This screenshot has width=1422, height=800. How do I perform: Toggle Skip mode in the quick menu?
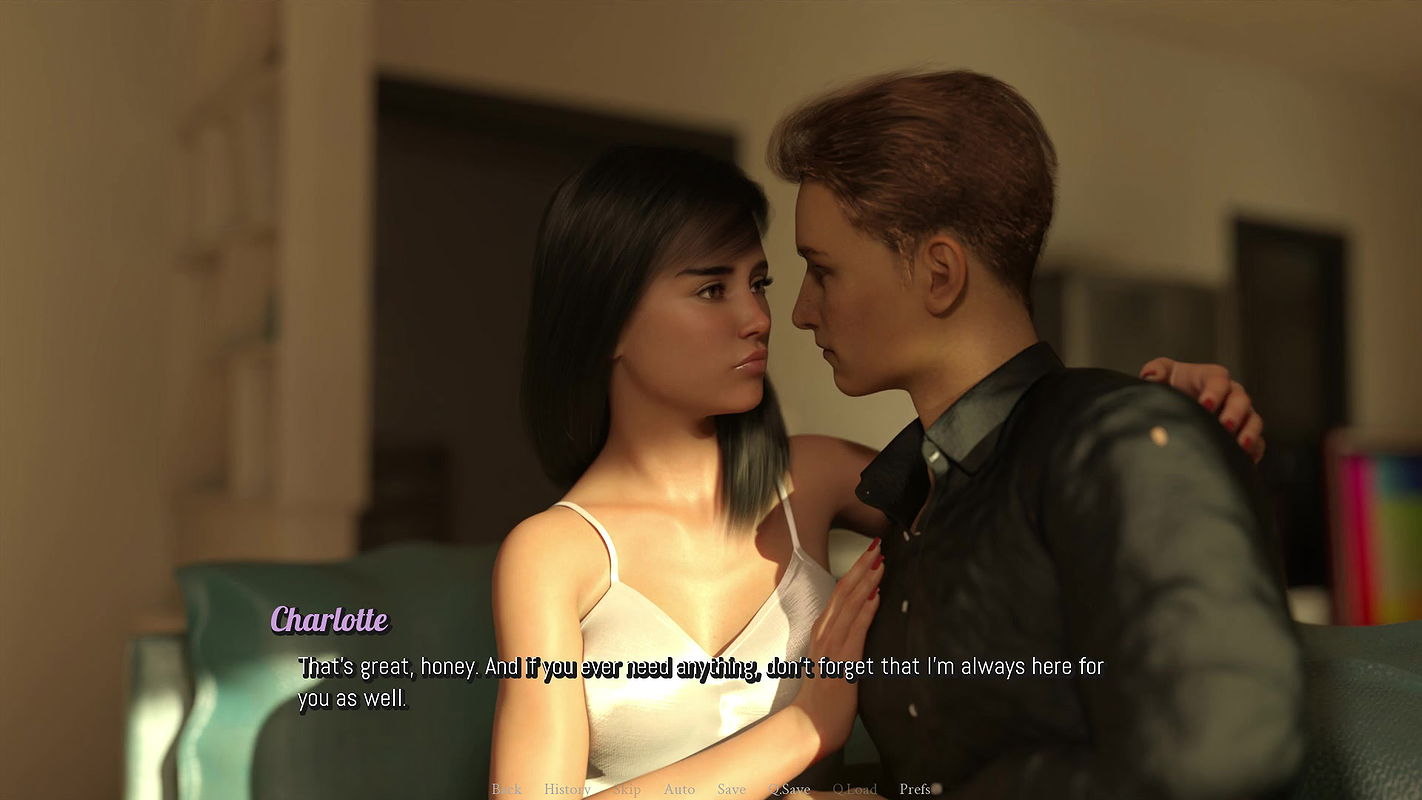[627, 789]
